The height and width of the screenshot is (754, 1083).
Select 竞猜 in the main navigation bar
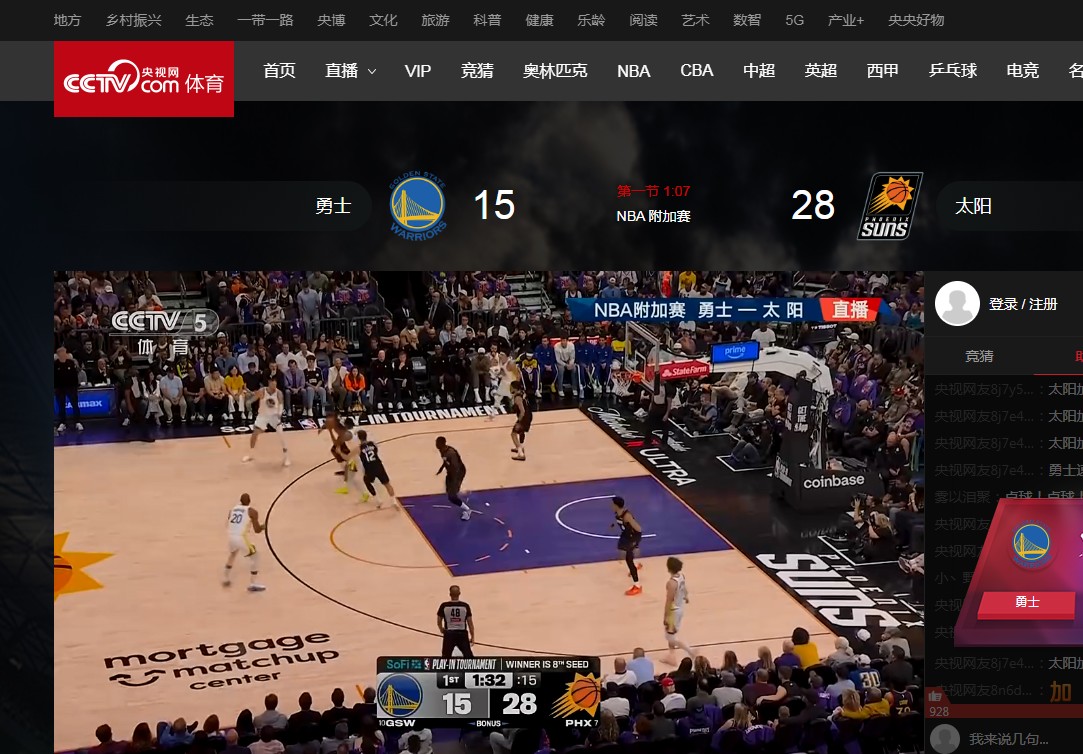click(x=477, y=71)
